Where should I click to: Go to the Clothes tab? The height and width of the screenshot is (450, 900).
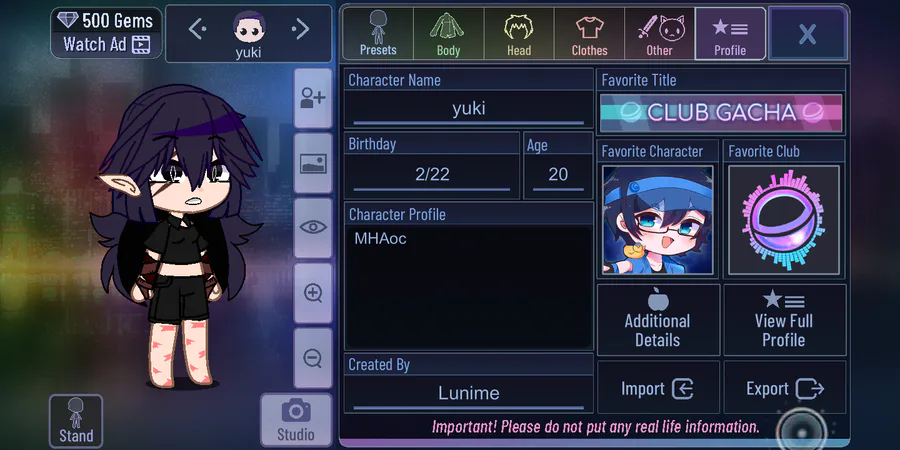589,33
